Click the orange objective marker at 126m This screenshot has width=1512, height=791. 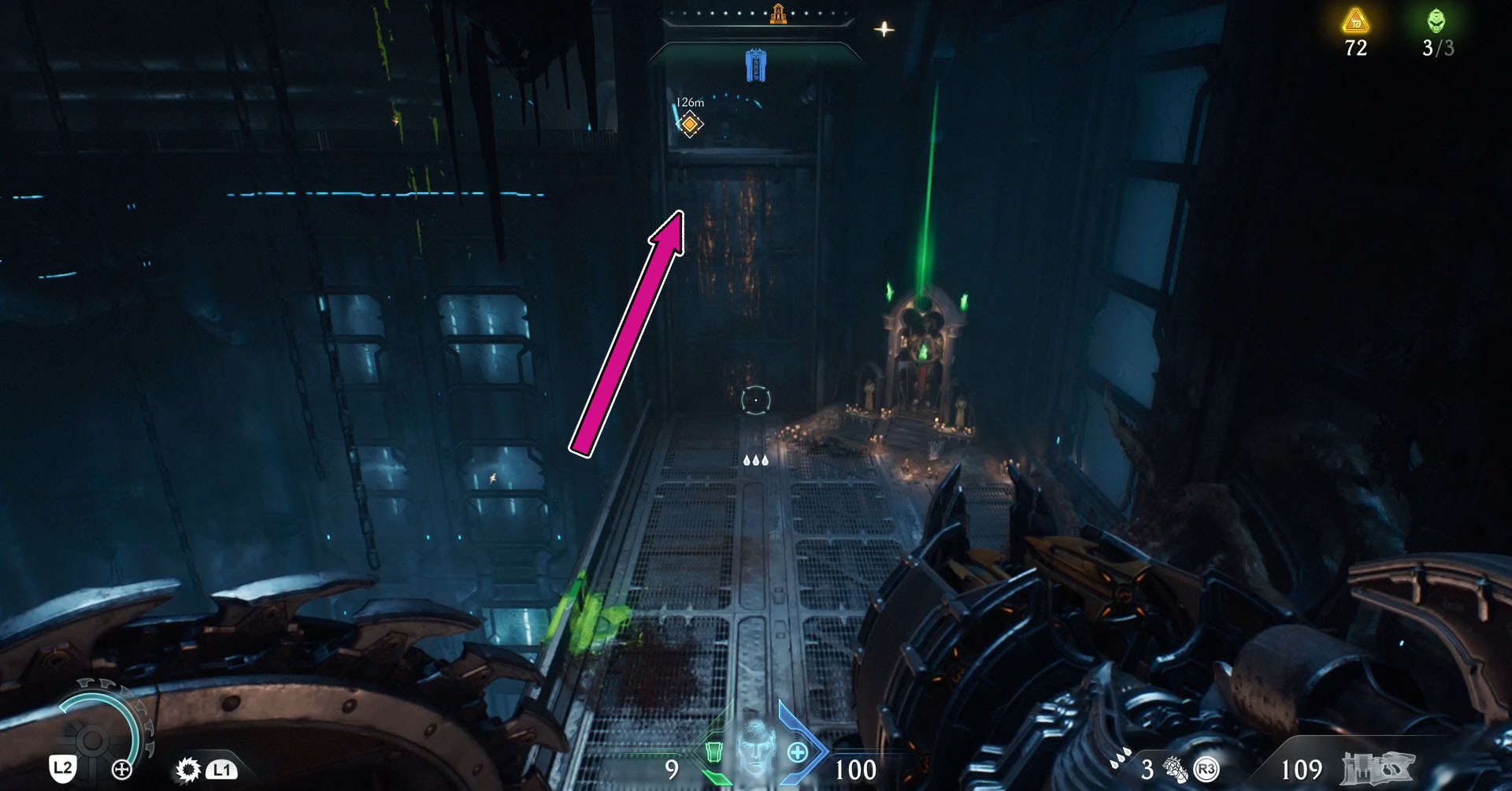(690, 124)
